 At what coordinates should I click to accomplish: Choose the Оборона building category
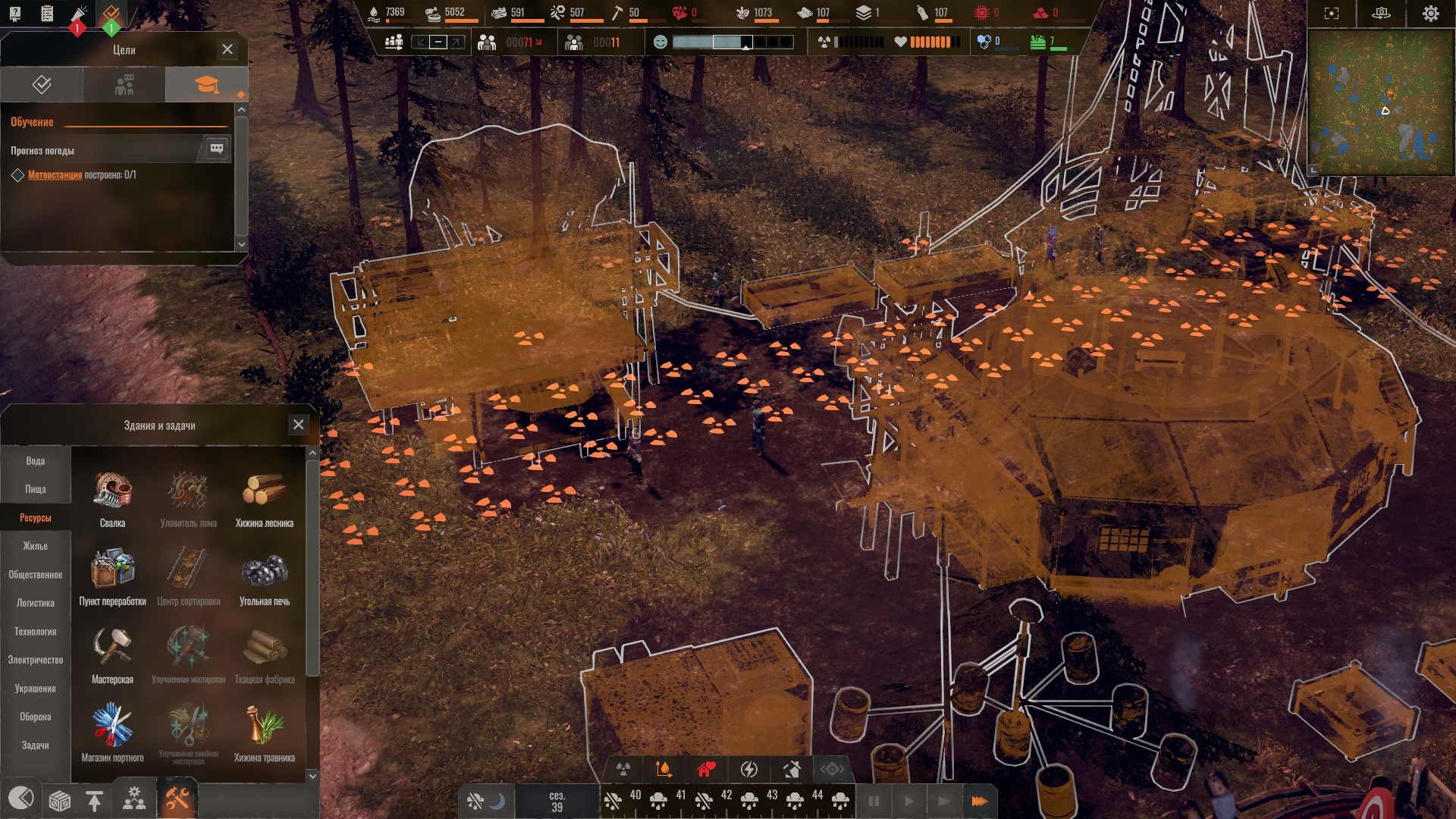tap(36, 717)
